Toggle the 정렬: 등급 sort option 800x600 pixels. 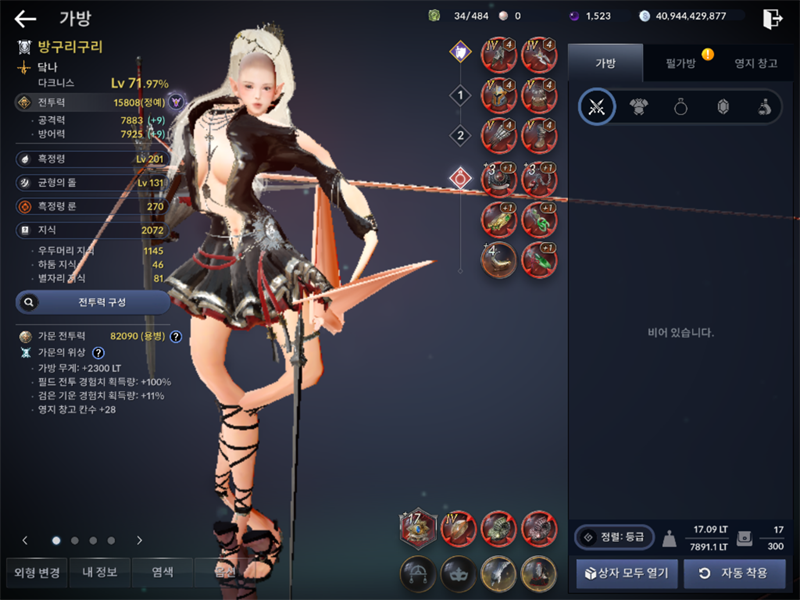(614, 537)
